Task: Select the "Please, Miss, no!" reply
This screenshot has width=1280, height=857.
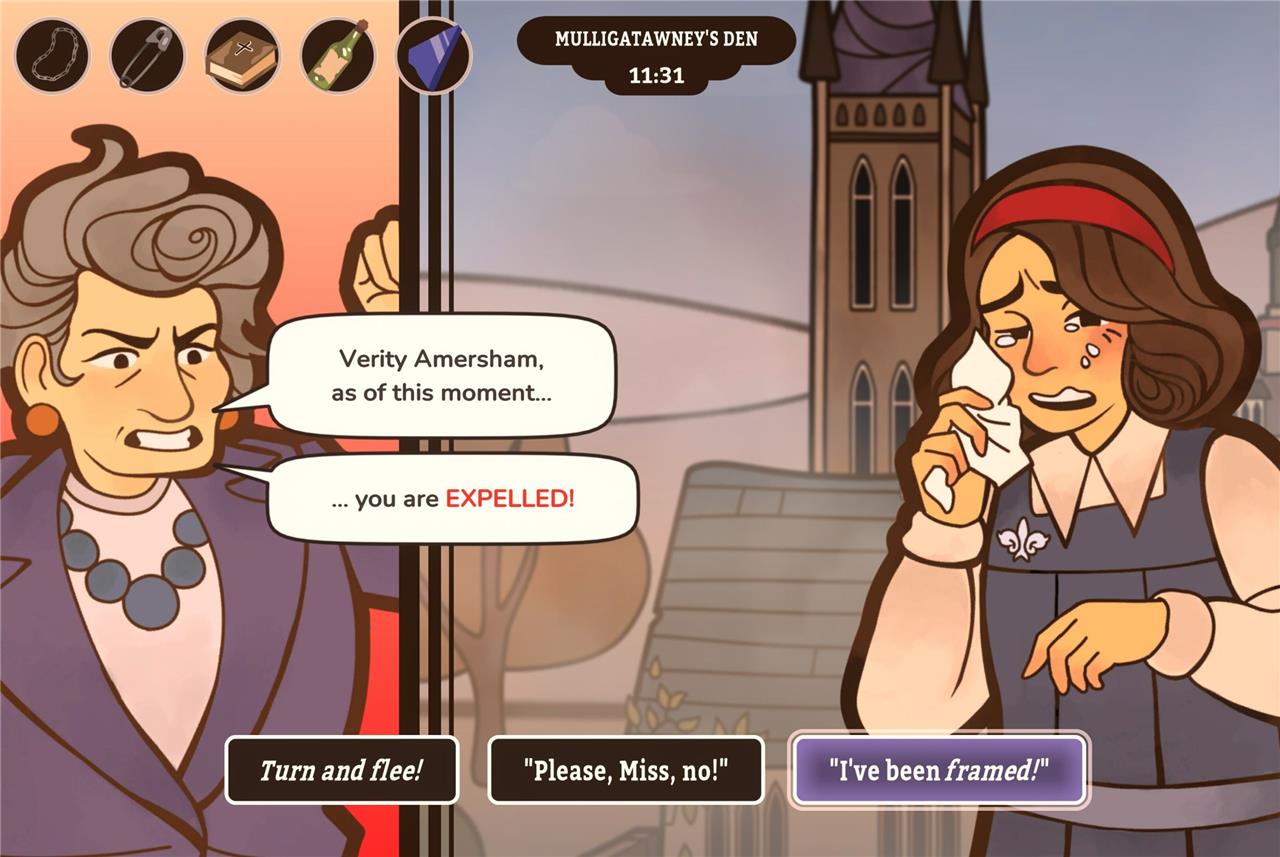Action: [x=625, y=770]
